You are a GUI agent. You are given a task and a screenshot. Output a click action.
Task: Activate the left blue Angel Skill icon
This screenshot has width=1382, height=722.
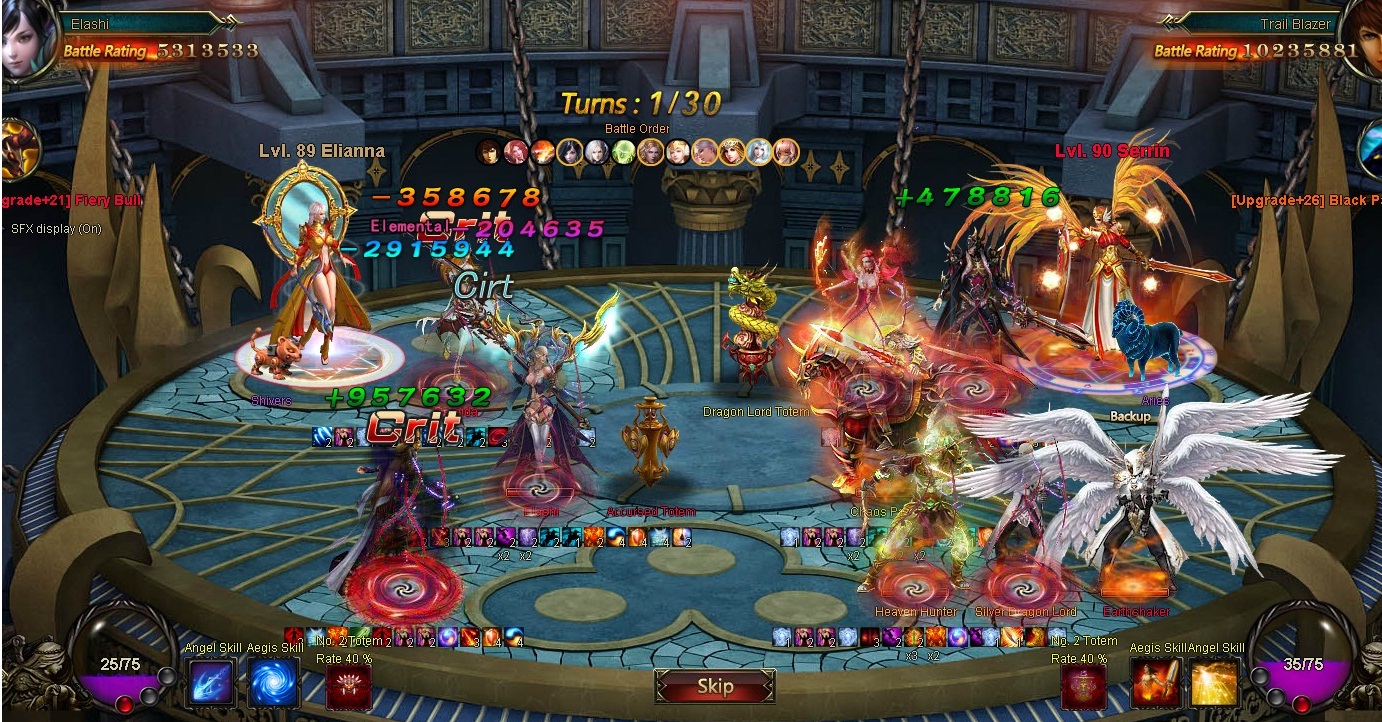[x=211, y=683]
